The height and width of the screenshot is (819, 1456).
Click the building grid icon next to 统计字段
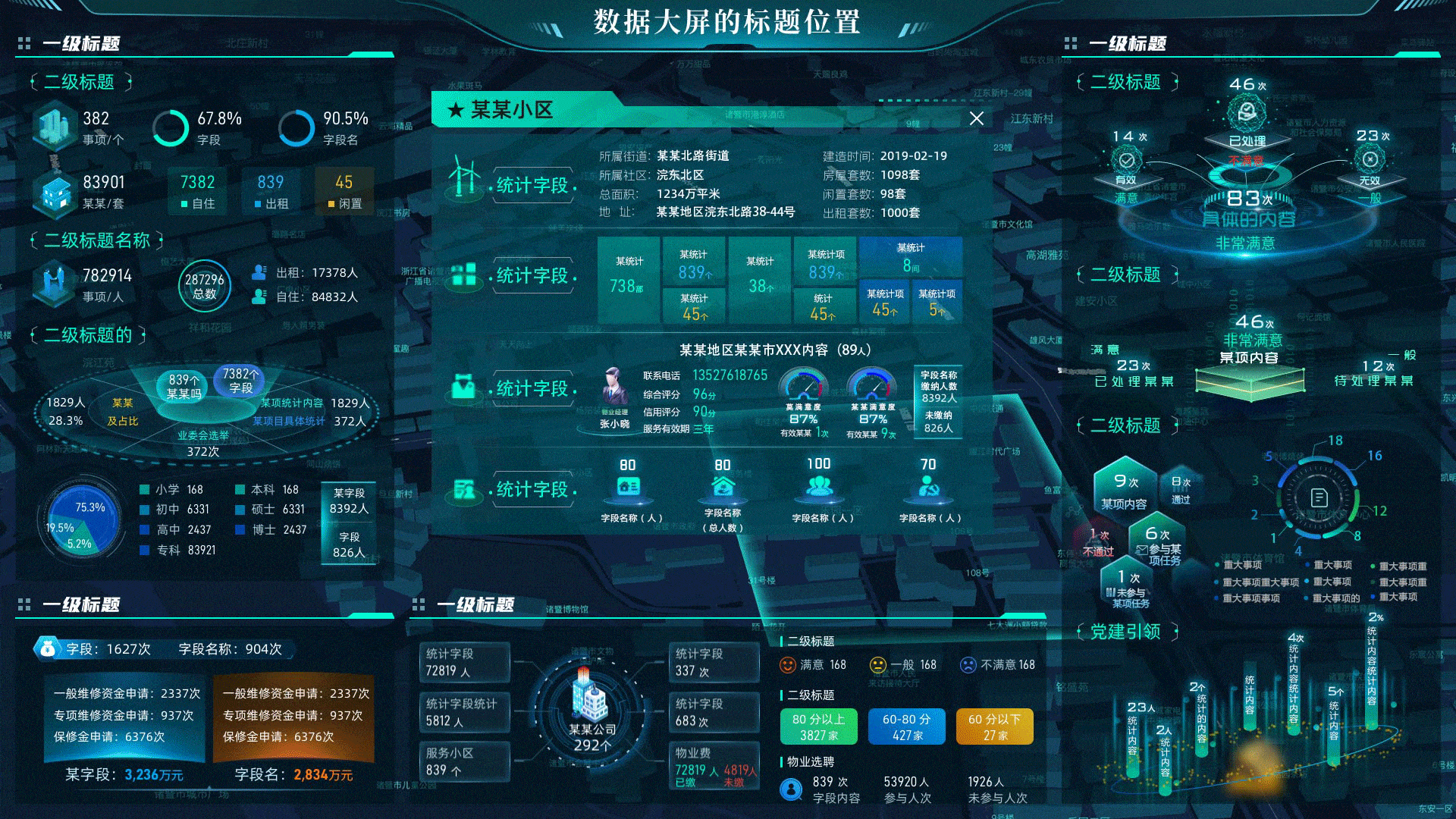[463, 276]
